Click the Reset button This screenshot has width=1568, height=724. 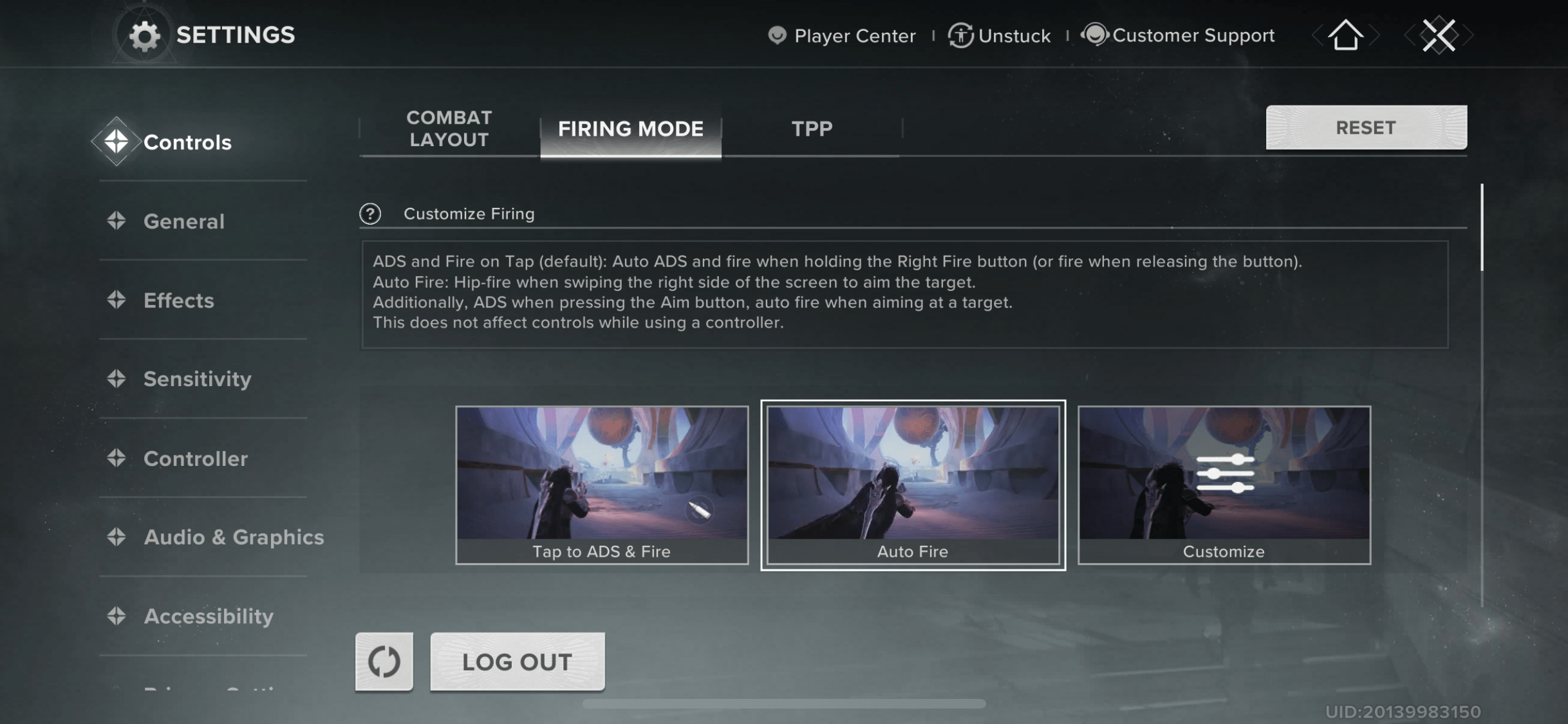pyautogui.click(x=1366, y=127)
